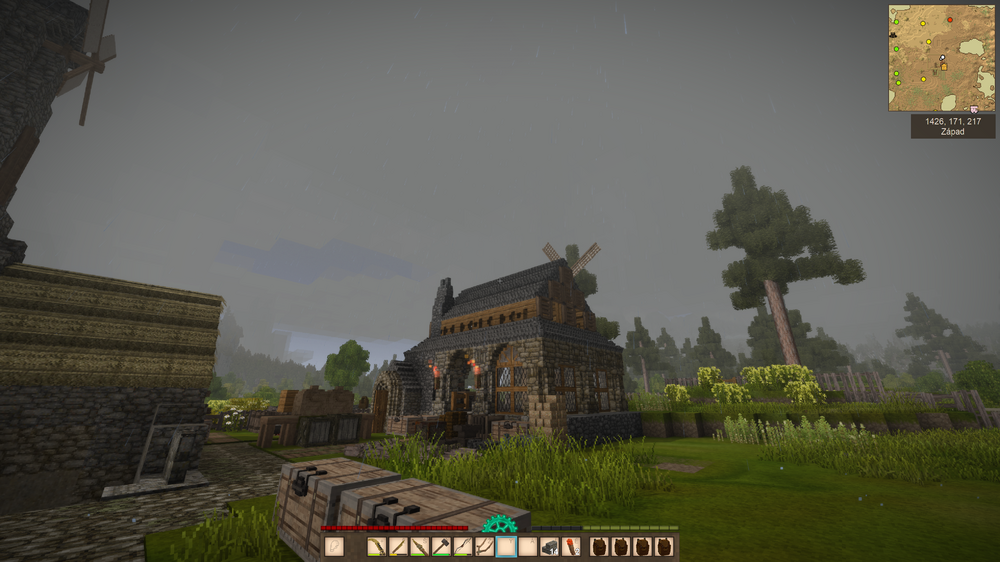Click the pink marker at the minimap's edge
Image resolution: width=1000 pixels, height=562 pixels.
pyautogui.click(x=973, y=108)
